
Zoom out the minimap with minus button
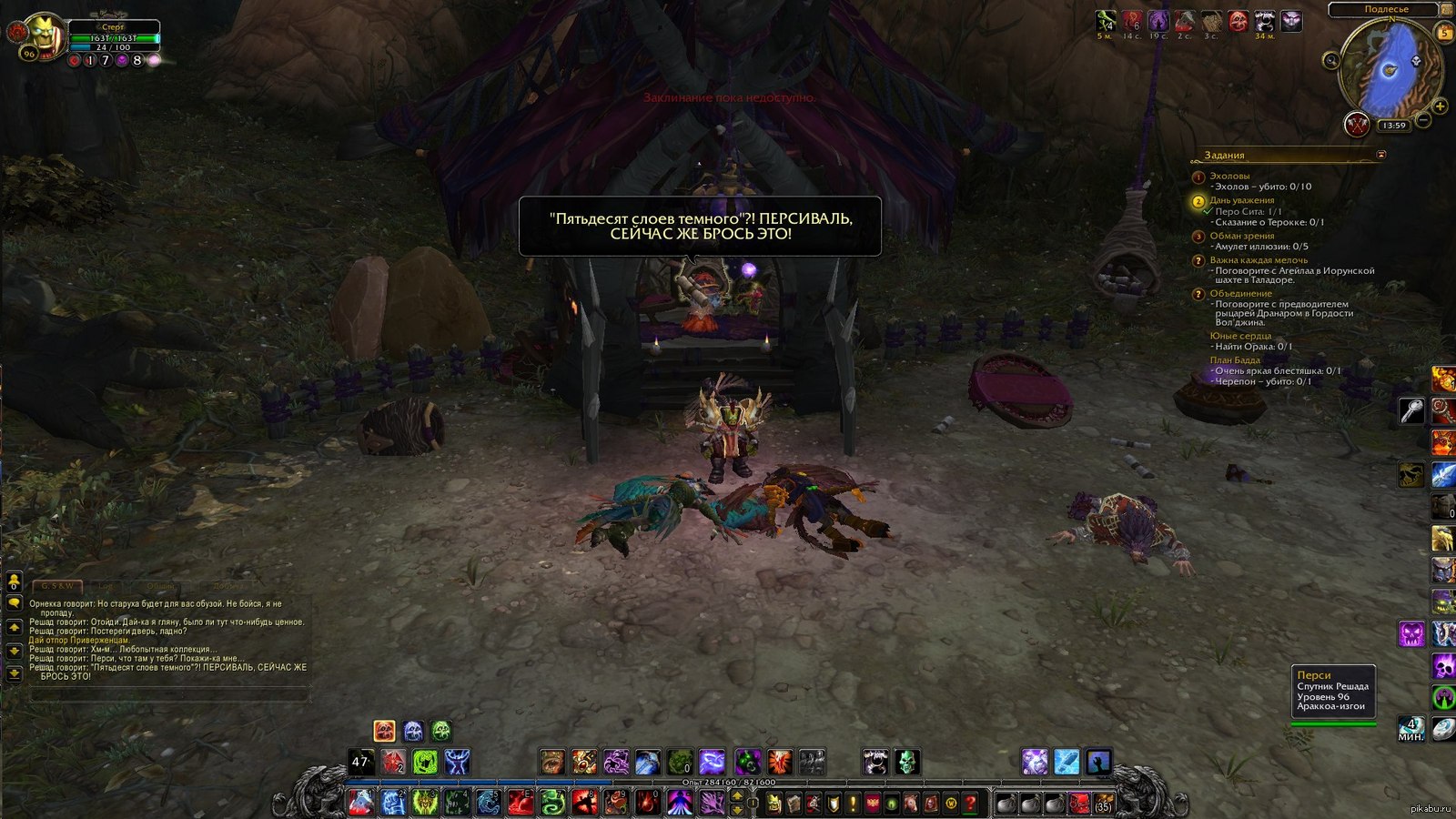tap(1423, 120)
